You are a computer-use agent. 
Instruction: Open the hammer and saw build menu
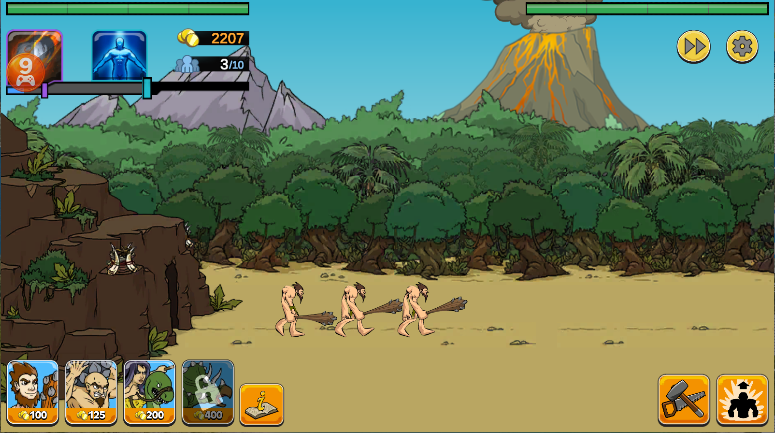pyautogui.click(x=683, y=400)
